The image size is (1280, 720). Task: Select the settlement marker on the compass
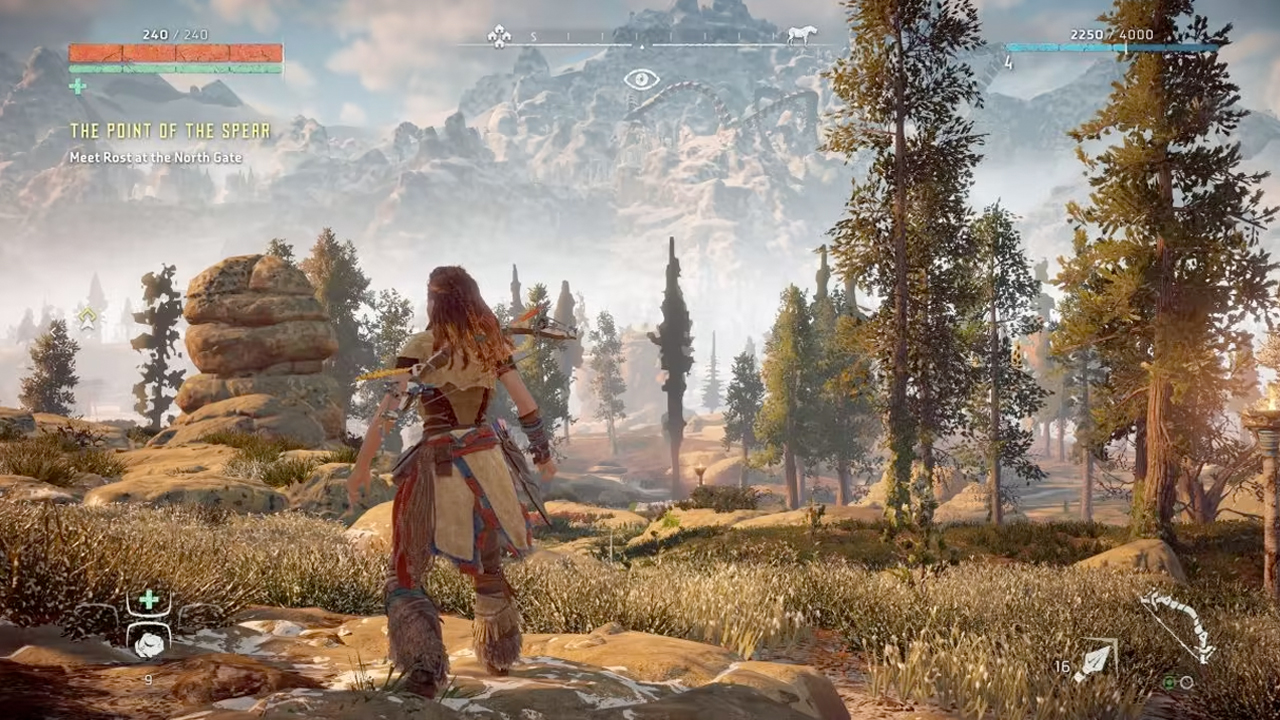499,36
